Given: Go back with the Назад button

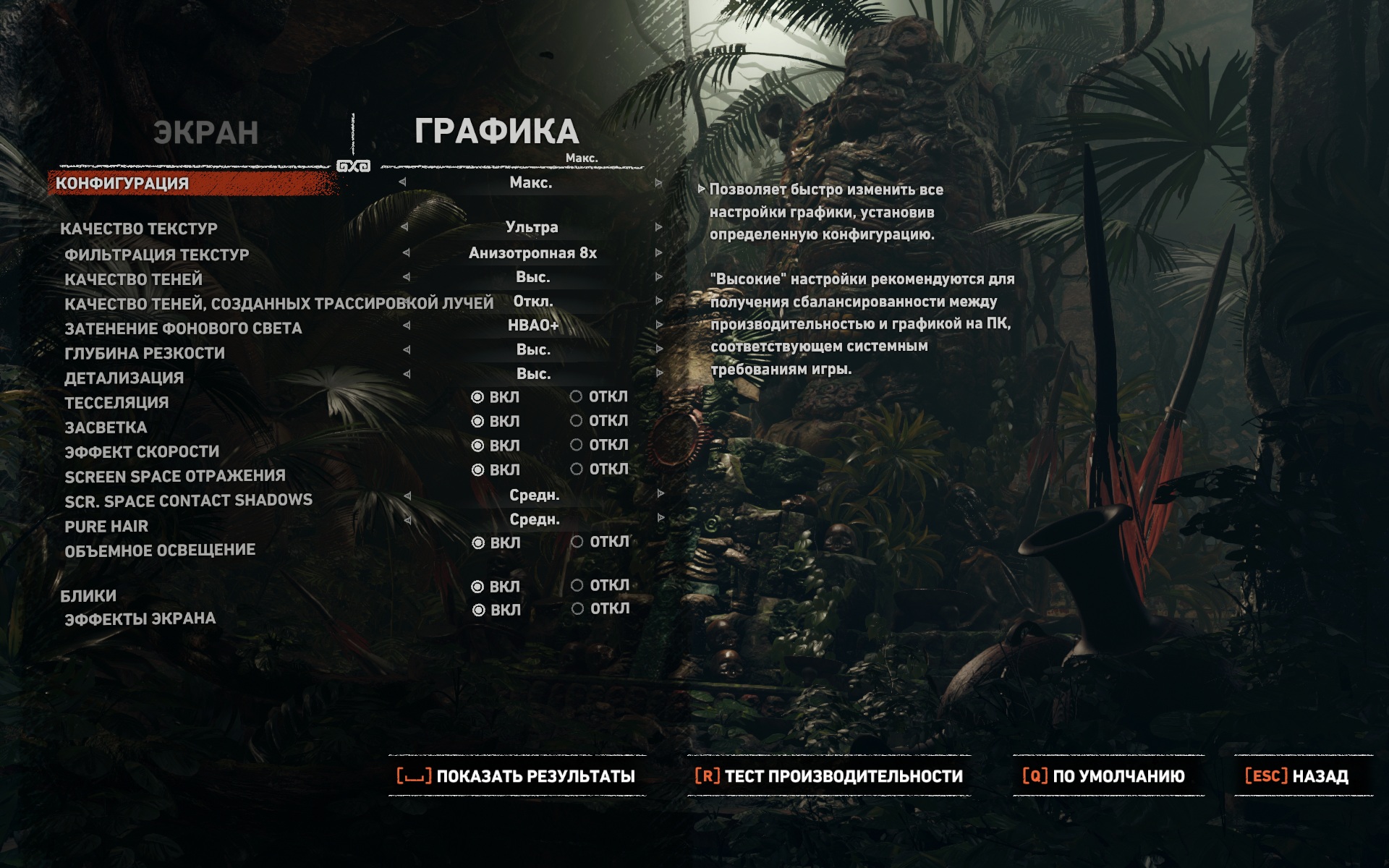Looking at the screenshot, I should click(1296, 776).
